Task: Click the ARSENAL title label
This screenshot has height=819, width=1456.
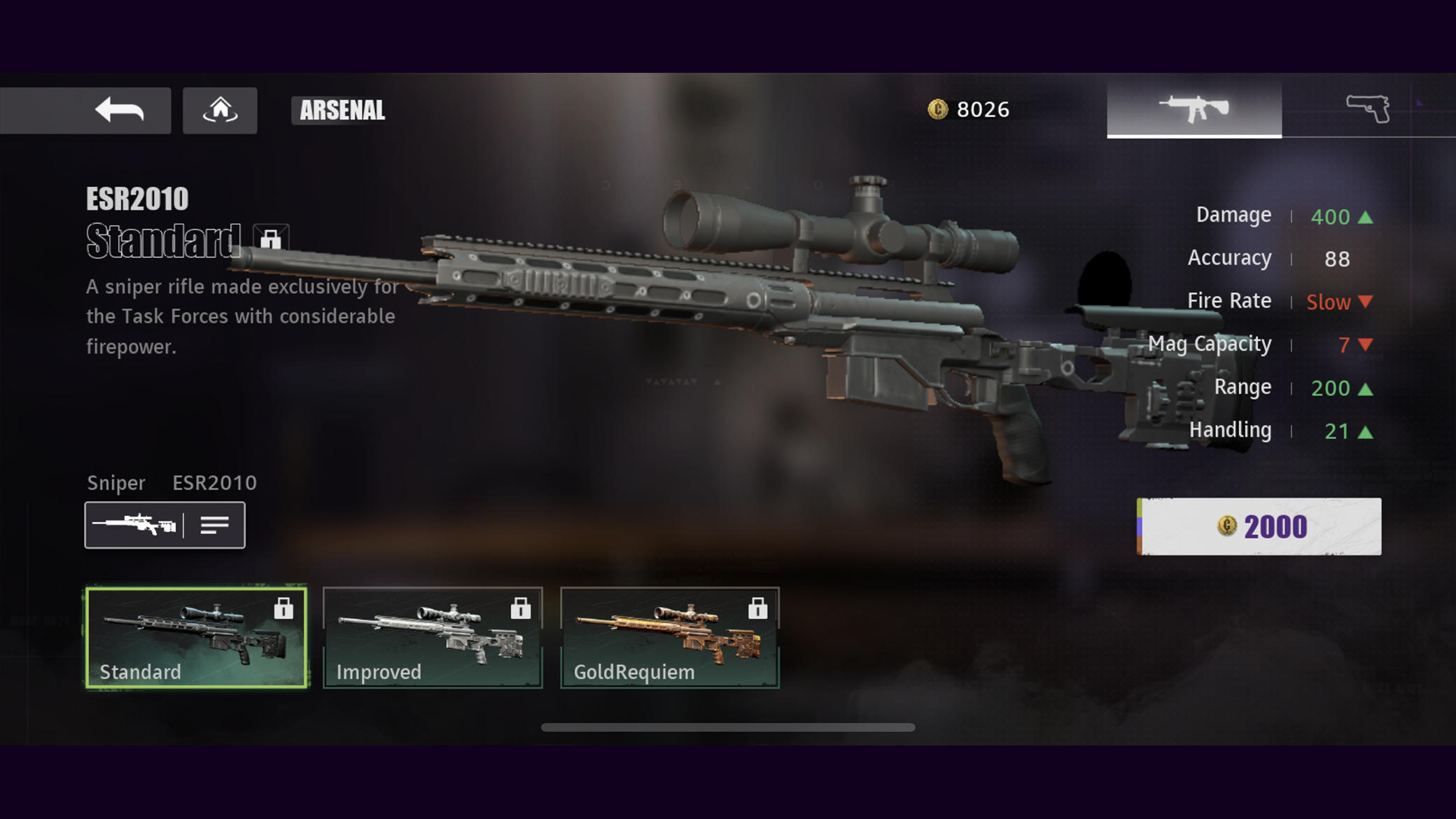Action: [x=340, y=110]
